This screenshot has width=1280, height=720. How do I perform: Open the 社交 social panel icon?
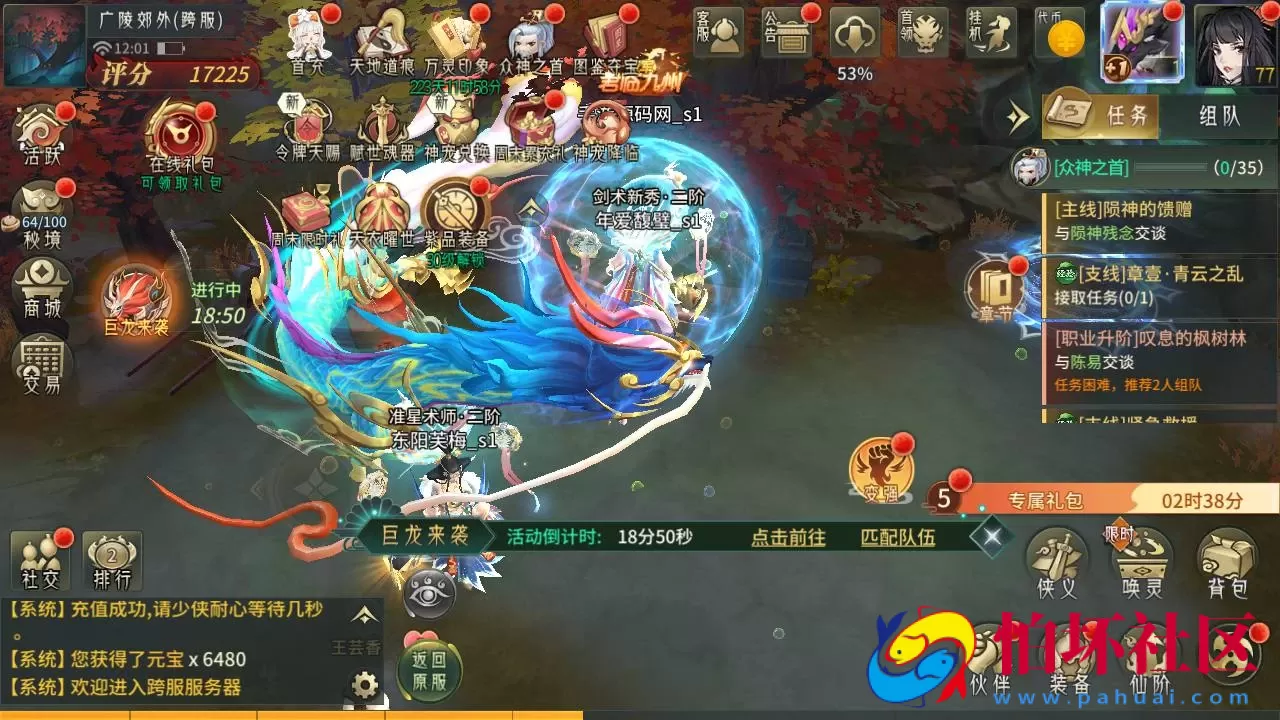click(x=39, y=560)
